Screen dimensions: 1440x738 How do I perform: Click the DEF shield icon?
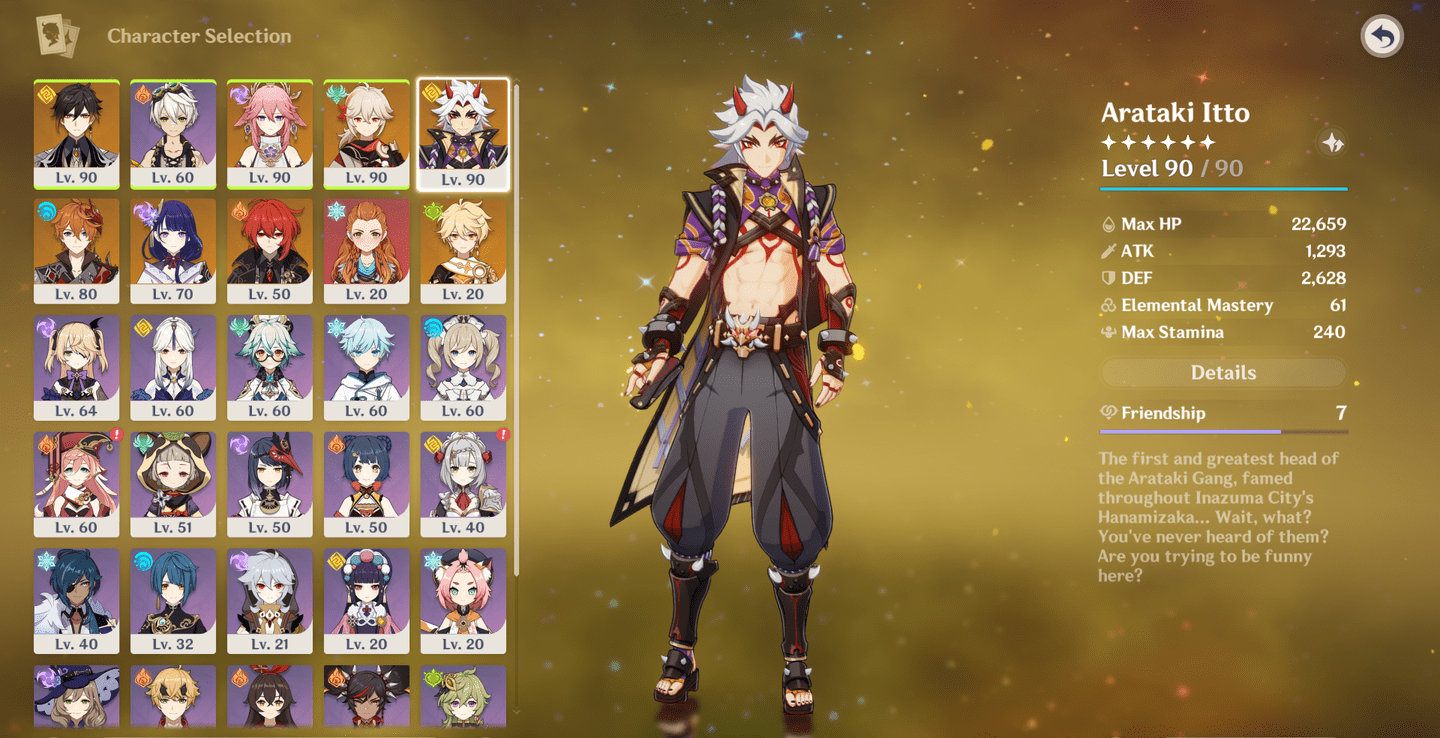[1108, 278]
